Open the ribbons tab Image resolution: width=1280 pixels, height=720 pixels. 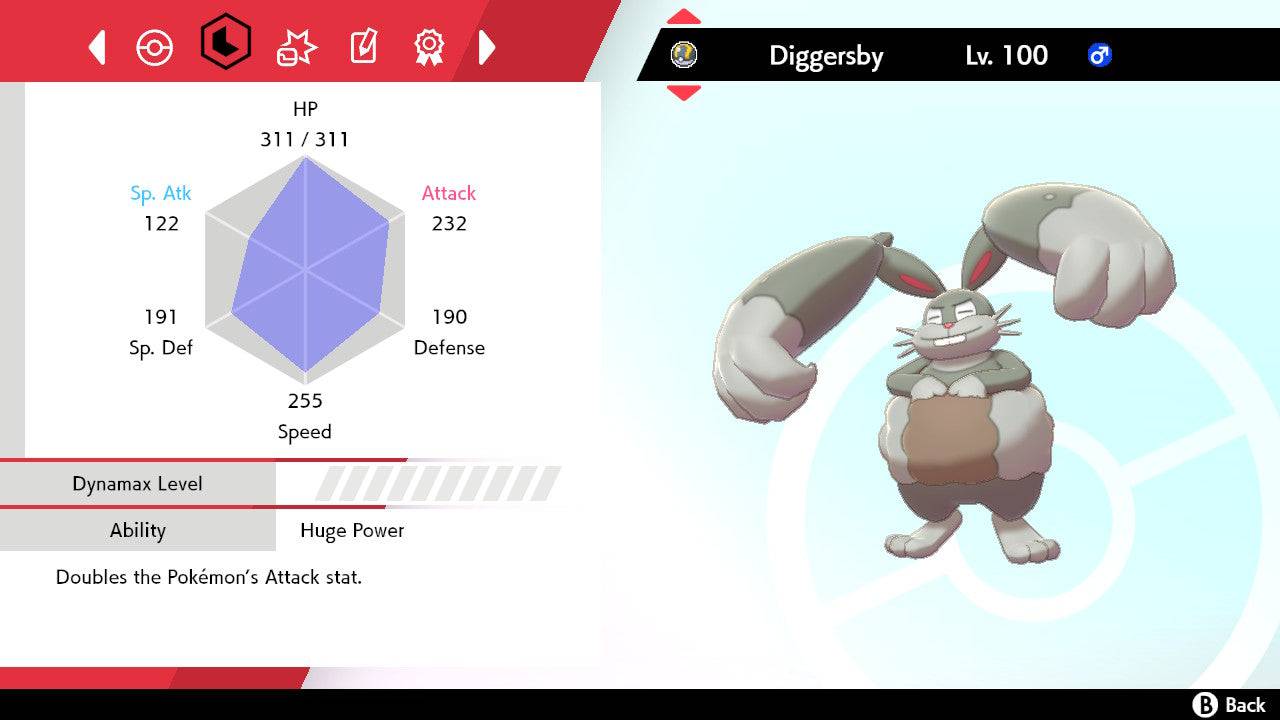[x=429, y=46]
